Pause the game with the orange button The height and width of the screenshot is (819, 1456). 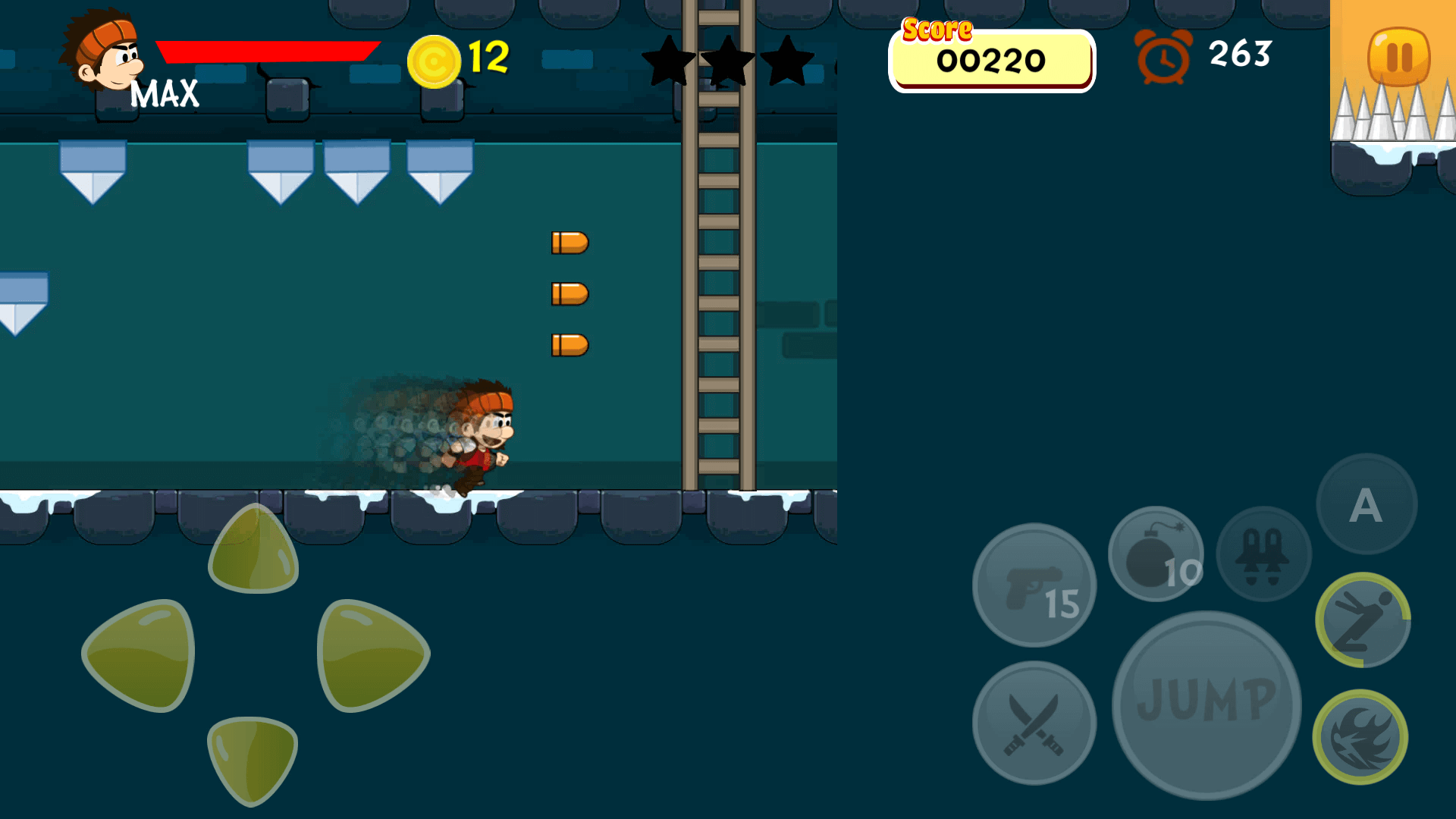pos(1398,57)
